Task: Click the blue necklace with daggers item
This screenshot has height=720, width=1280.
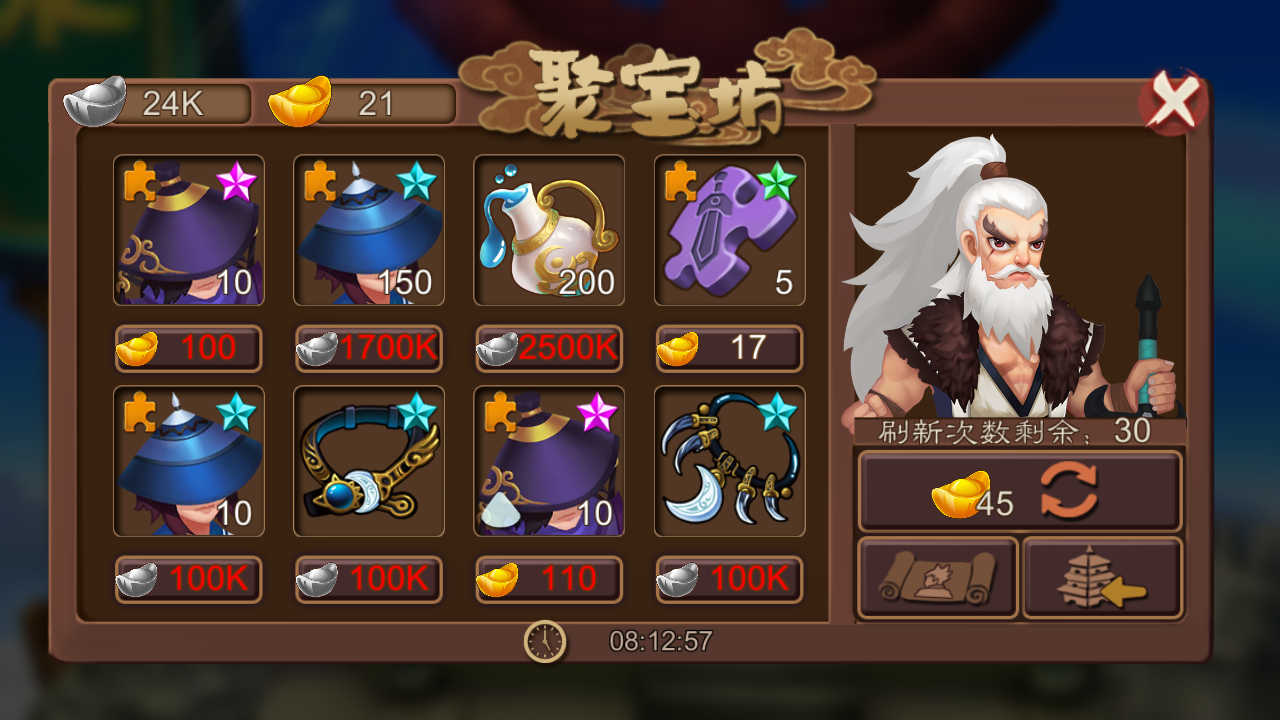Action: (x=728, y=461)
